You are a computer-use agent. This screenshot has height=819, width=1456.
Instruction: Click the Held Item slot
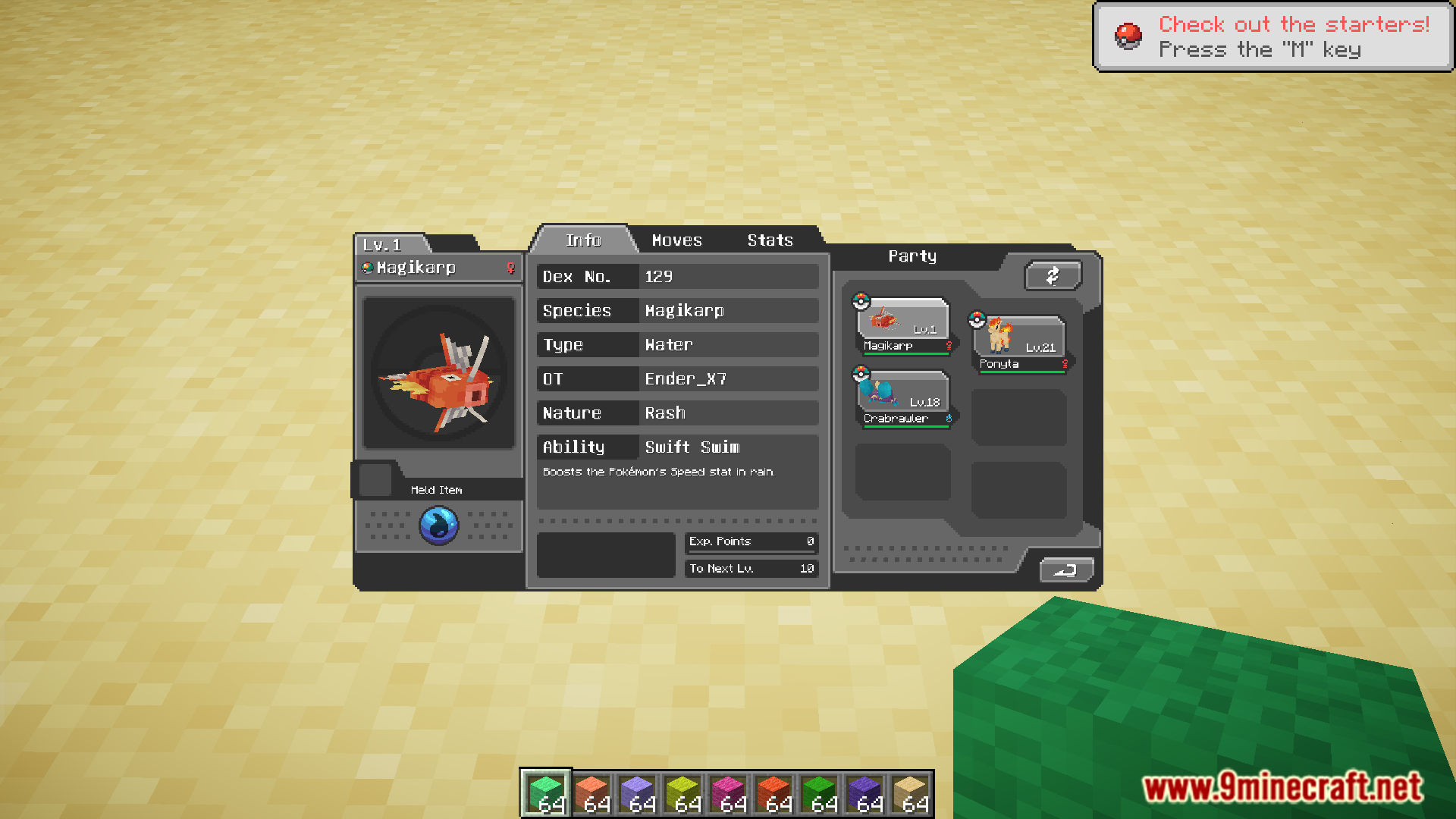click(x=375, y=480)
